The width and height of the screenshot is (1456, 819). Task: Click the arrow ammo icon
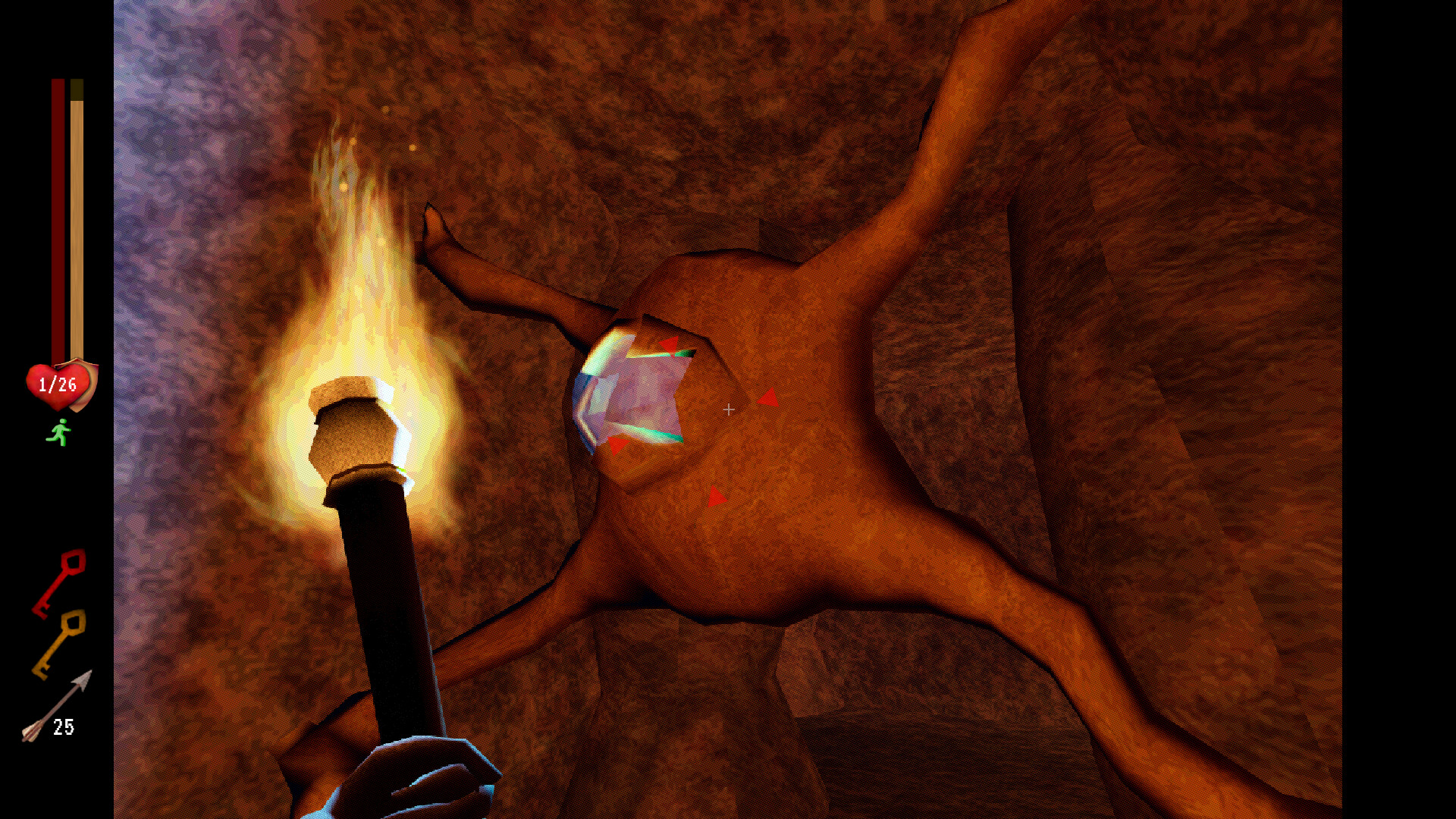coord(55,707)
